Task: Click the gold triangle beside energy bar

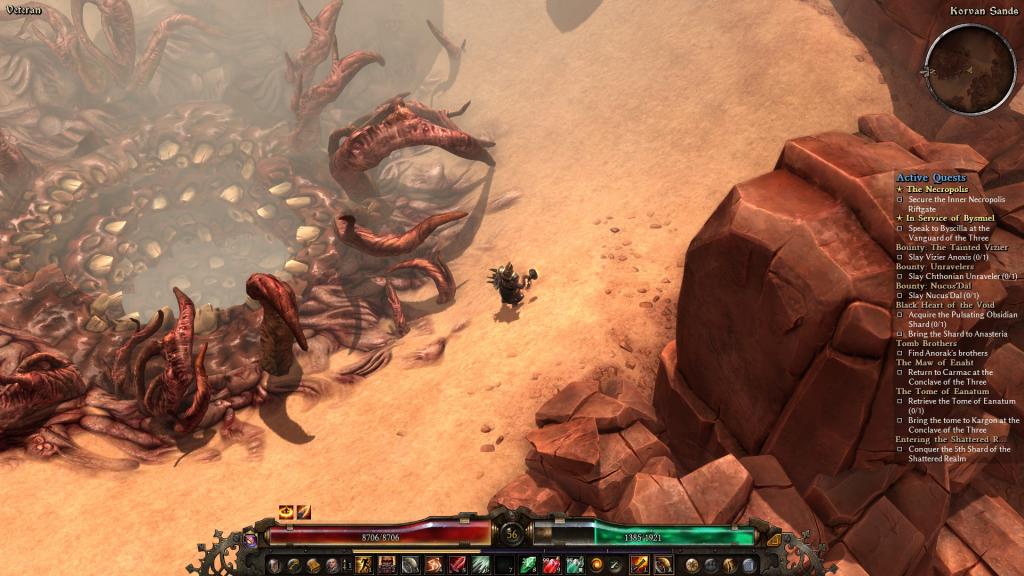Action: [774, 539]
